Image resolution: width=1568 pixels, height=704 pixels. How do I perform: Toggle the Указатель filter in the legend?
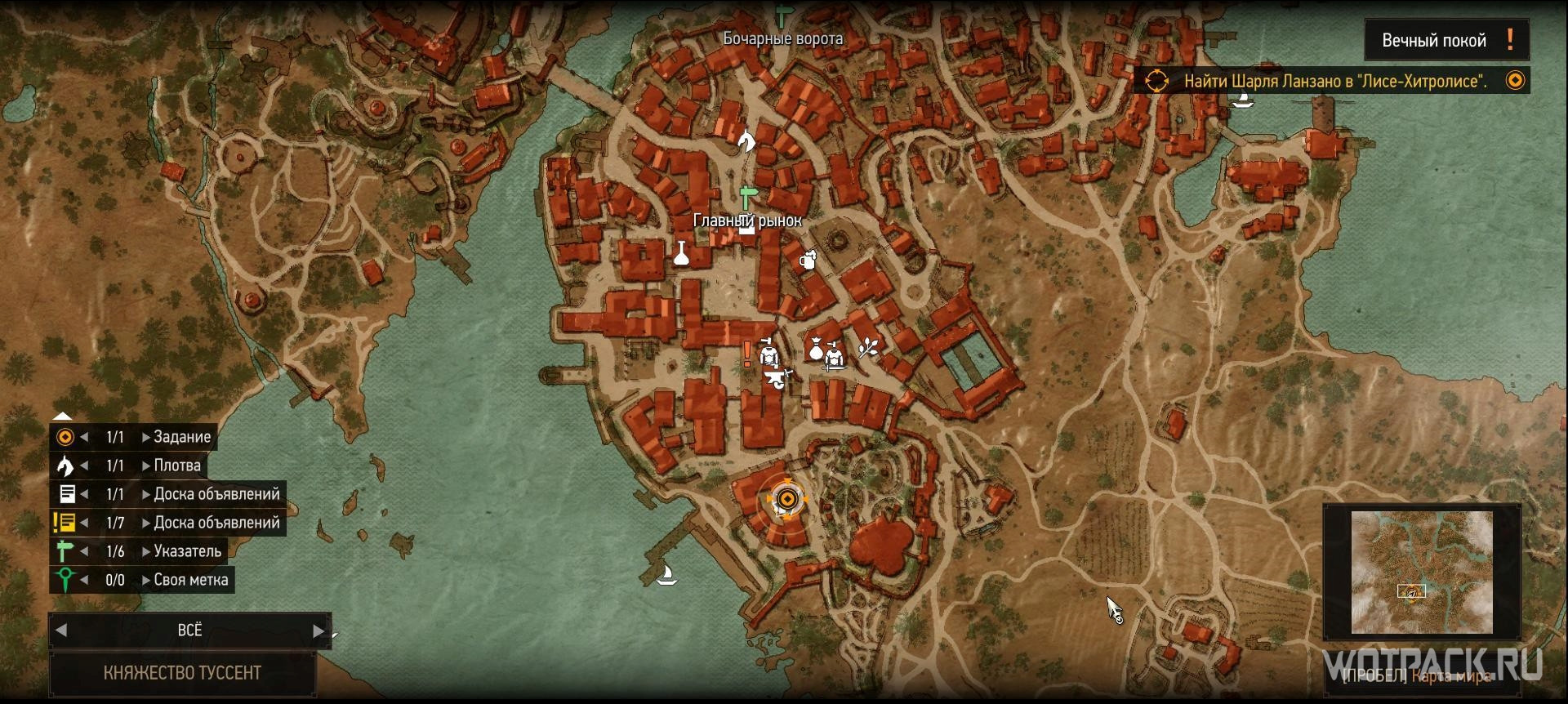(x=67, y=551)
